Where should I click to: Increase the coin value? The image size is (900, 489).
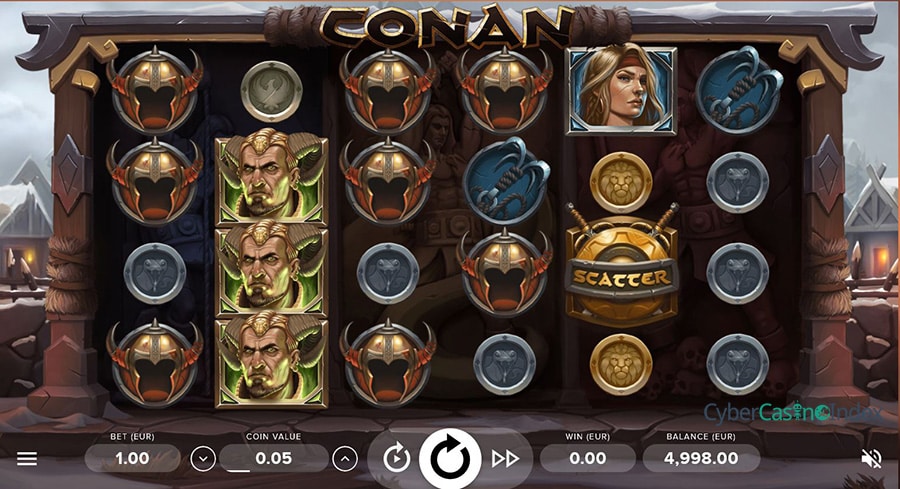click(345, 459)
